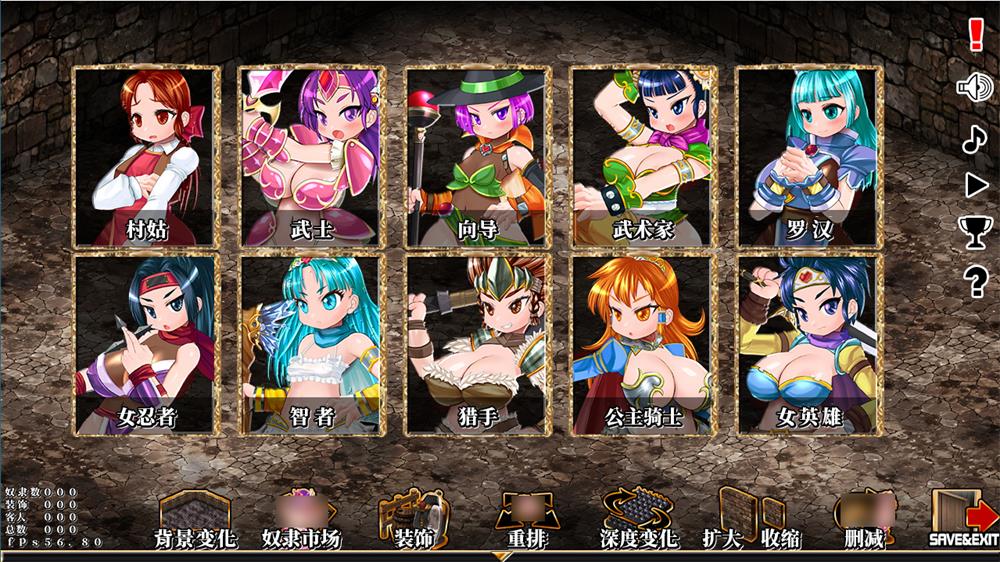Viewport: 1000px width, 562px height.
Task: Click the SAVE&EXIT door button
Action: pos(964,520)
